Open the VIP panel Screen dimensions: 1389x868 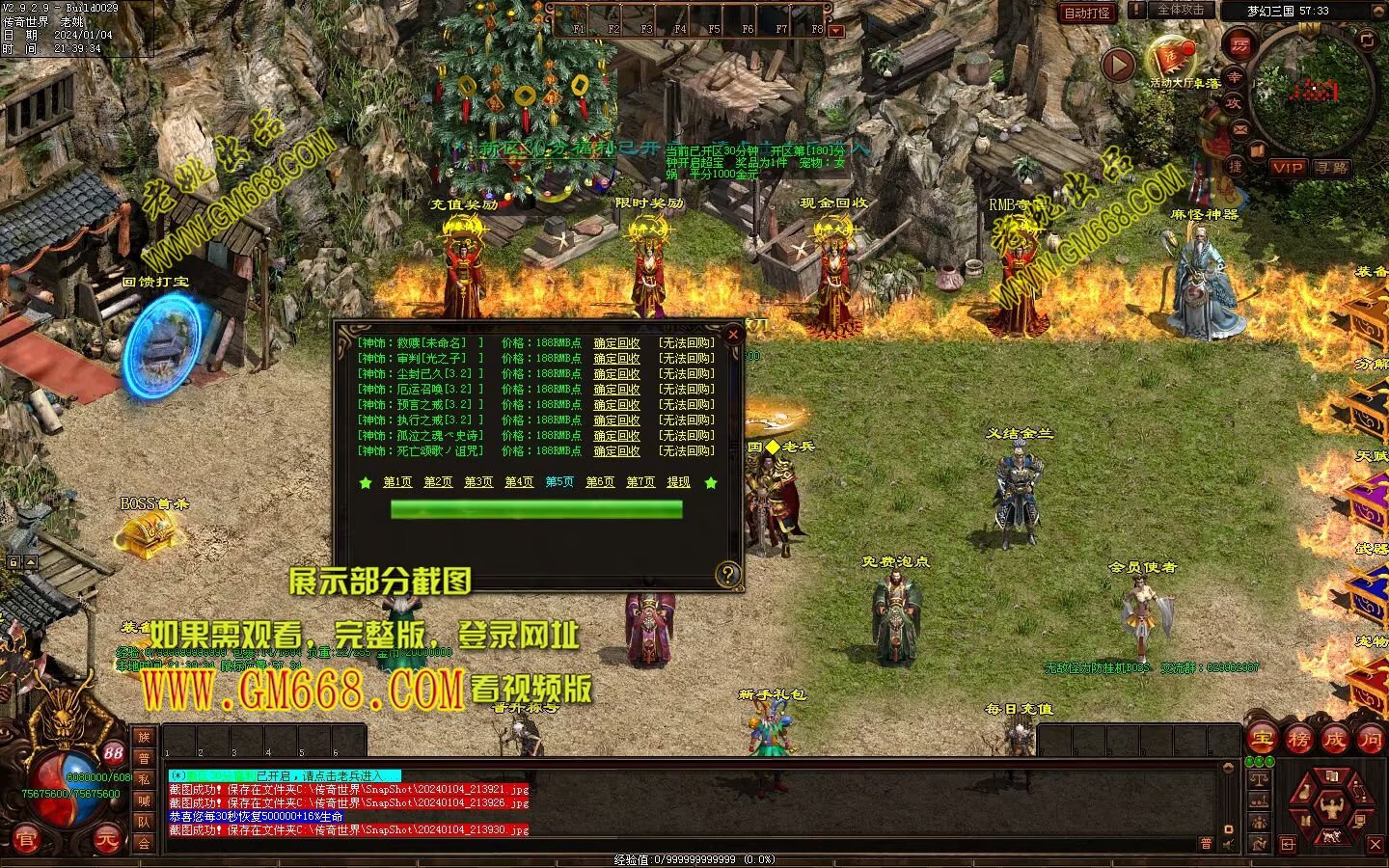1288,167
